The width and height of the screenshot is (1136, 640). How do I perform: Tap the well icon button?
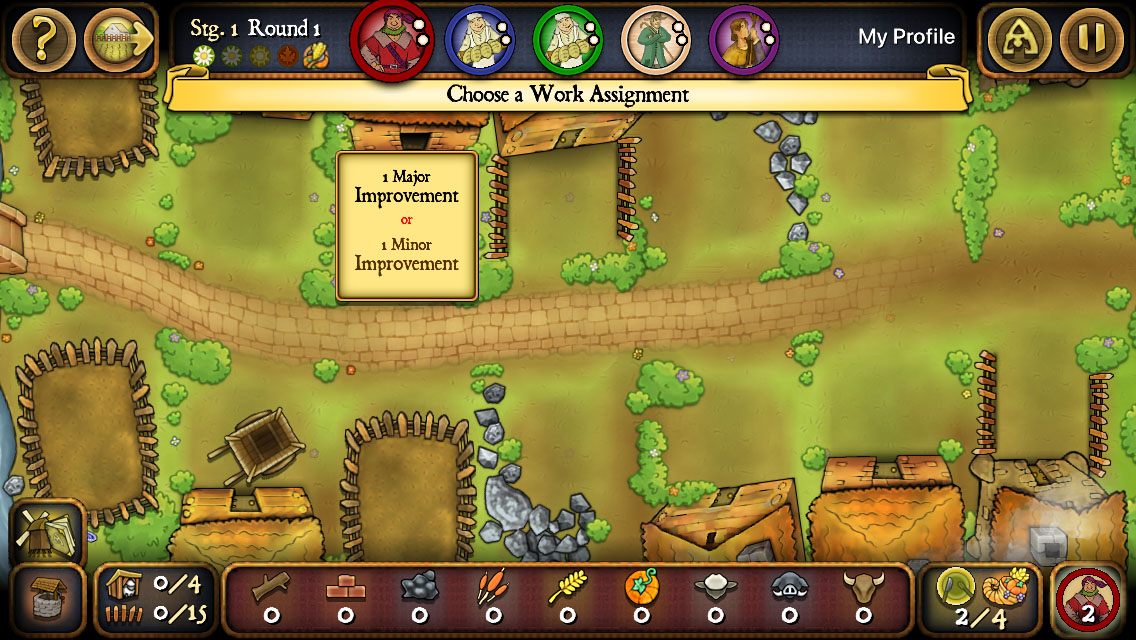pyautogui.click(x=48, y=600)
